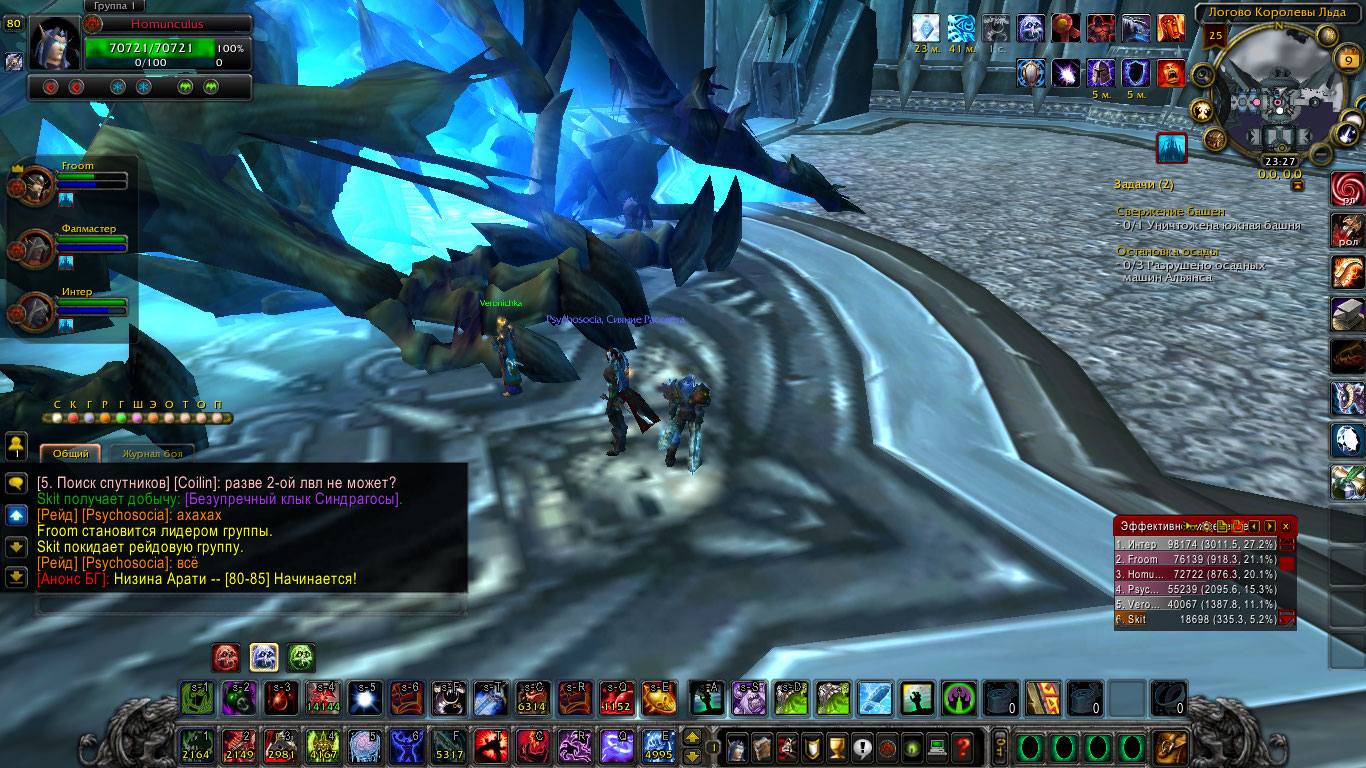Select the Homunculus player portrait
Viewport: 1366px width, 768px height.
[53, 43]
